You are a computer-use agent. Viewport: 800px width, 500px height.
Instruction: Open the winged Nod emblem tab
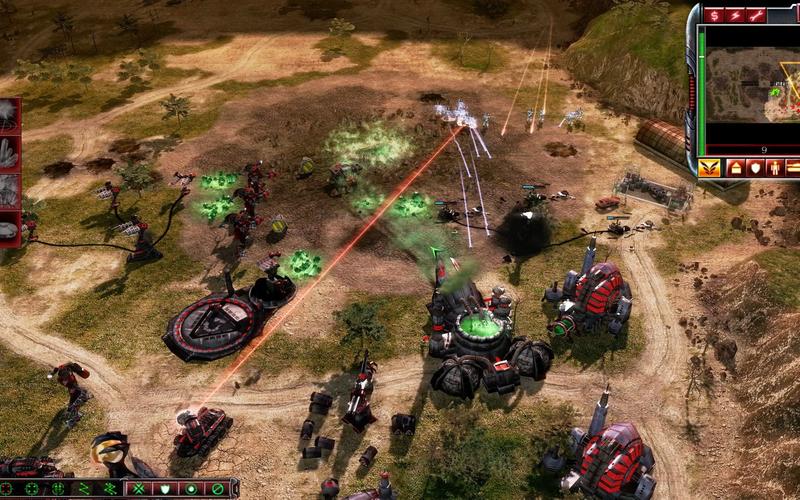[x=710, y=167]
